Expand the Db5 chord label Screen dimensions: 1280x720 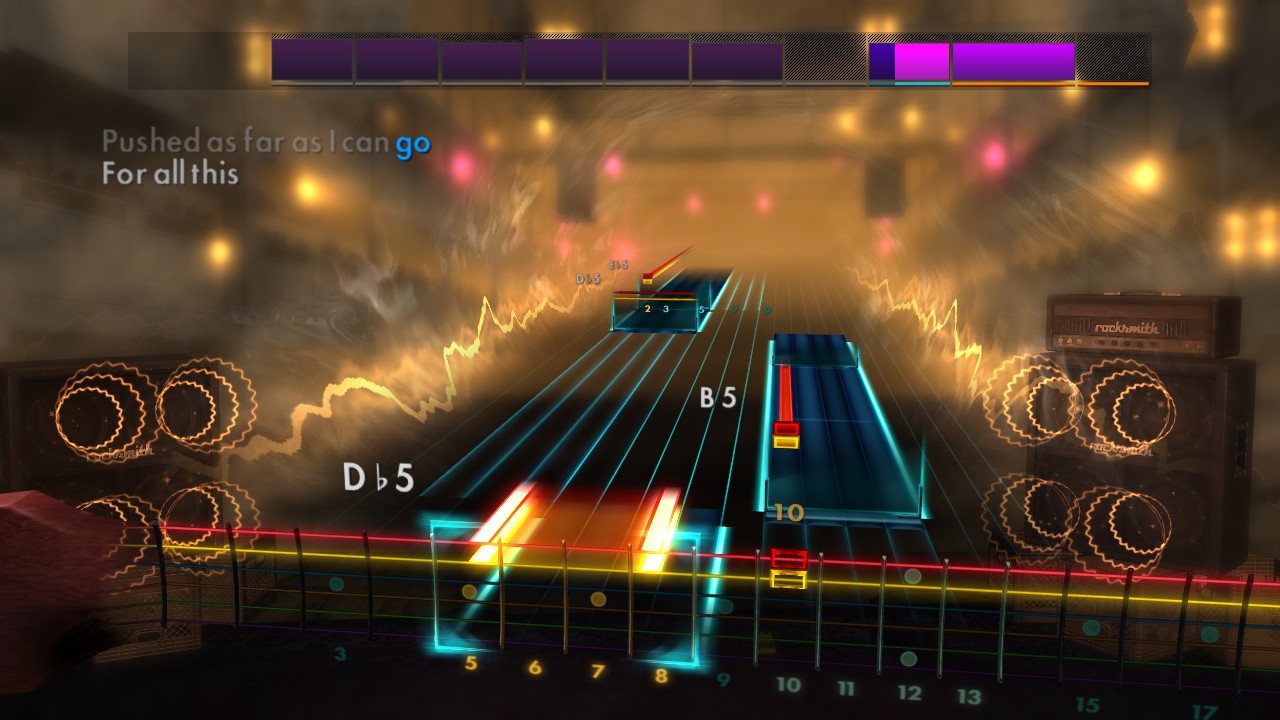click(x=378, y=477)
